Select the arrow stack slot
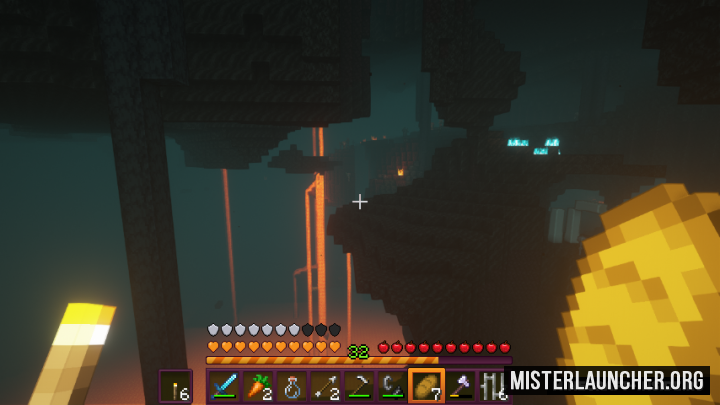 point(326,386)
